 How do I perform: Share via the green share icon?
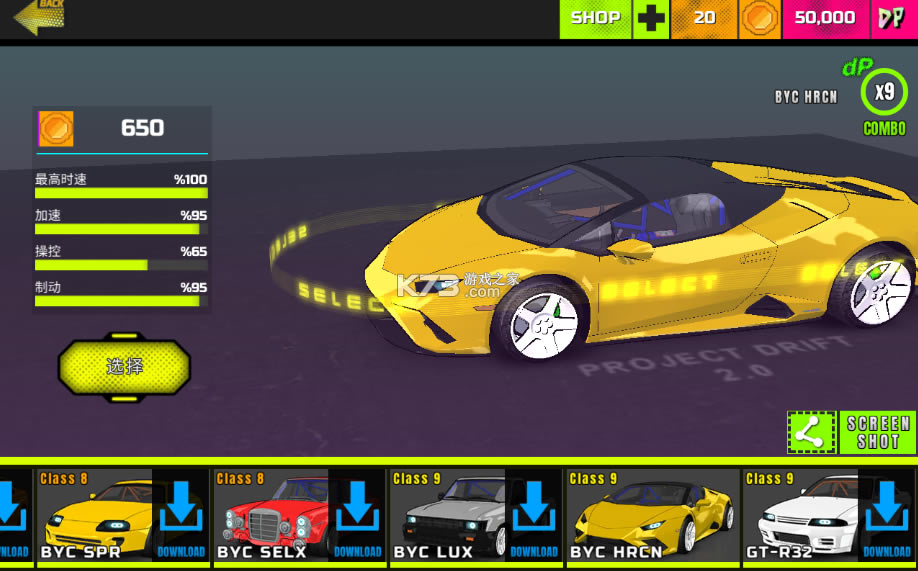811,432
